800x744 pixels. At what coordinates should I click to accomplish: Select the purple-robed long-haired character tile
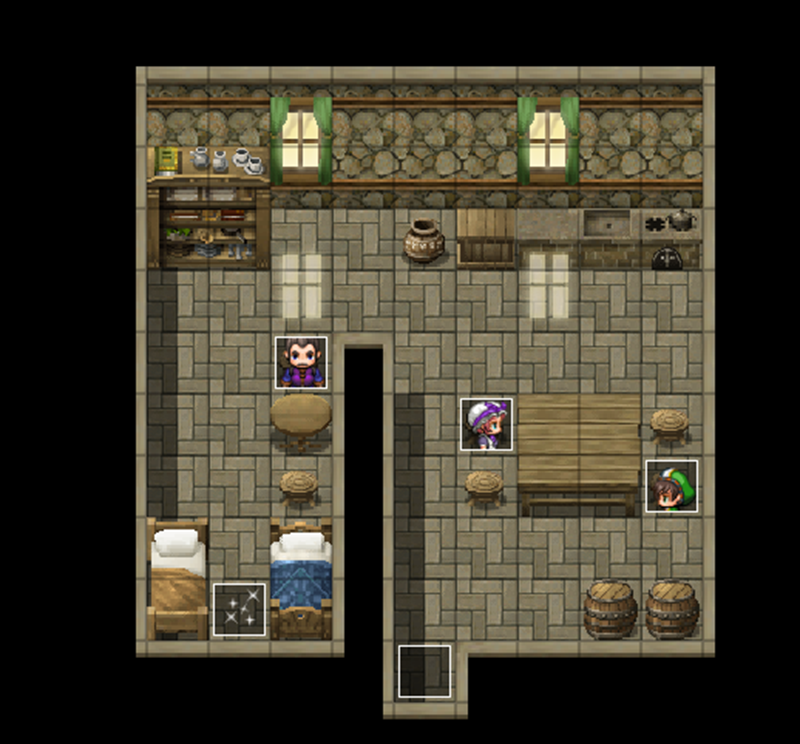(x=301, y=362)
